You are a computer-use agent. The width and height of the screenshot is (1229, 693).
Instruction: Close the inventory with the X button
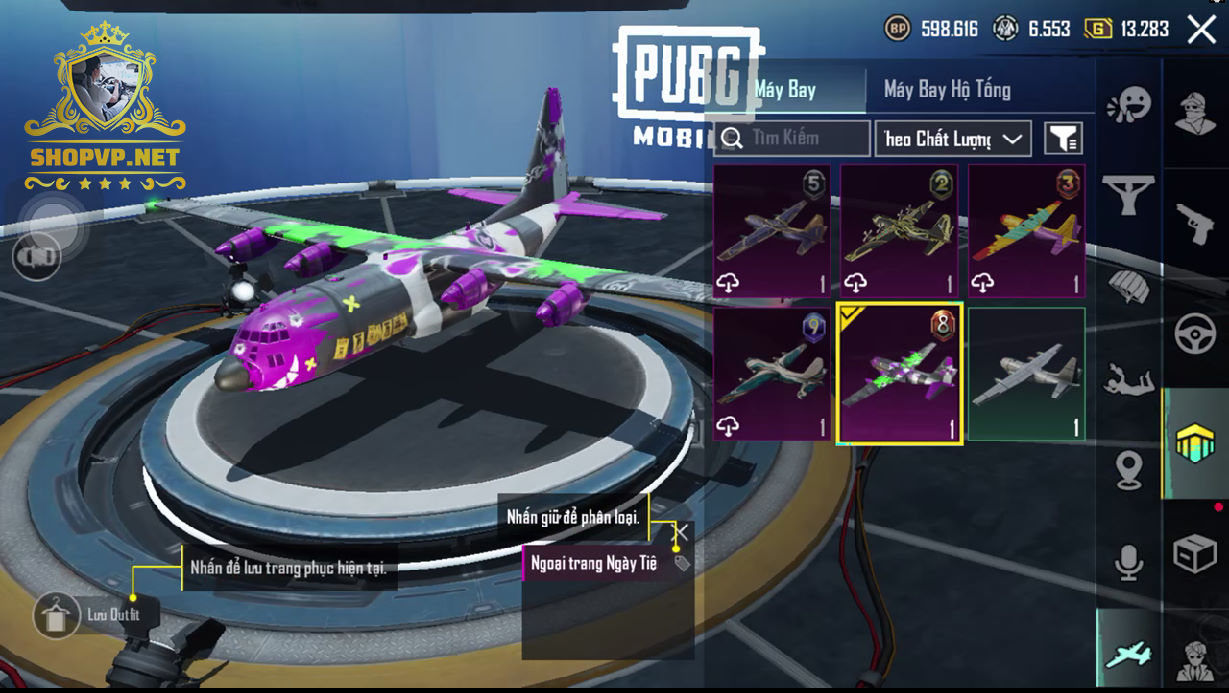click(x=1201, y=29)
